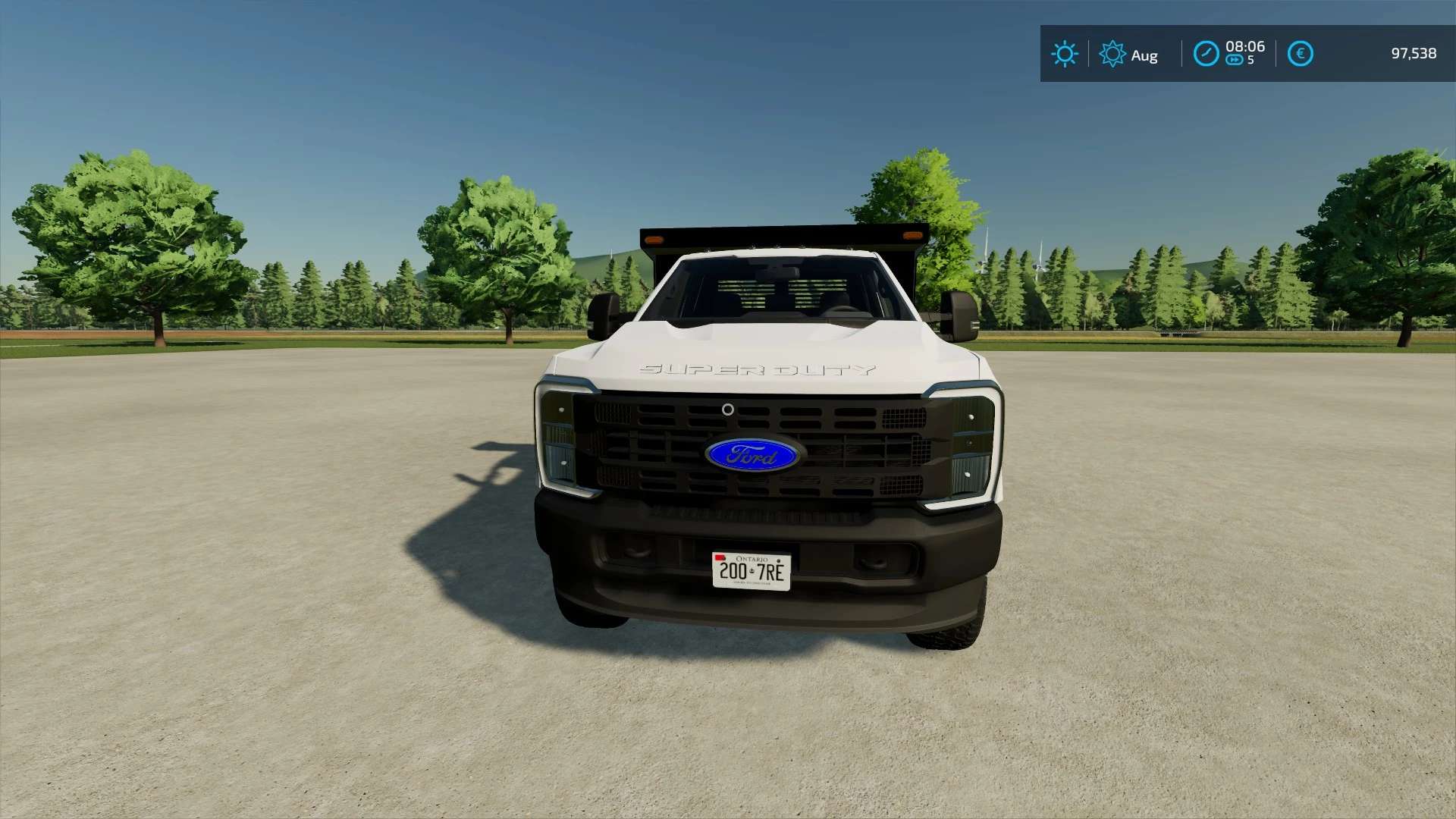The height and width of the screenshot is (819, 1456).
Task: Click the euro money icon
Action: point(1300,54)
